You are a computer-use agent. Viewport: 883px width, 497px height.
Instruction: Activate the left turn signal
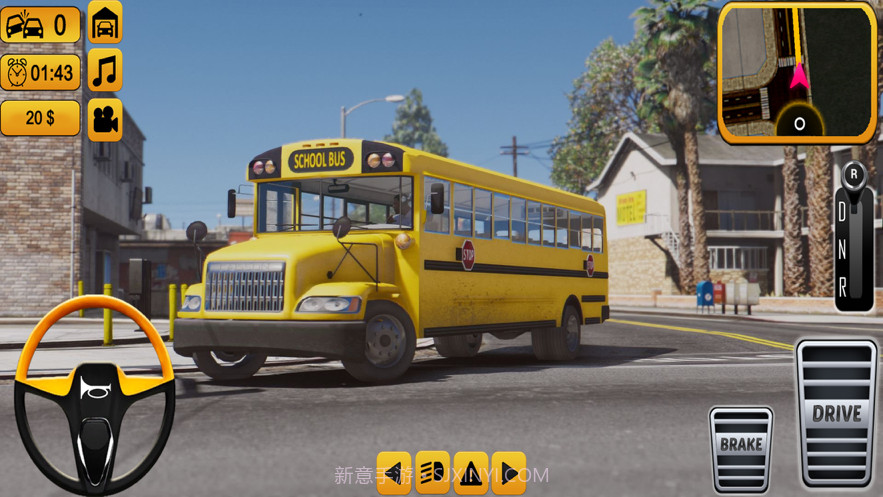[x=395, y=471]
